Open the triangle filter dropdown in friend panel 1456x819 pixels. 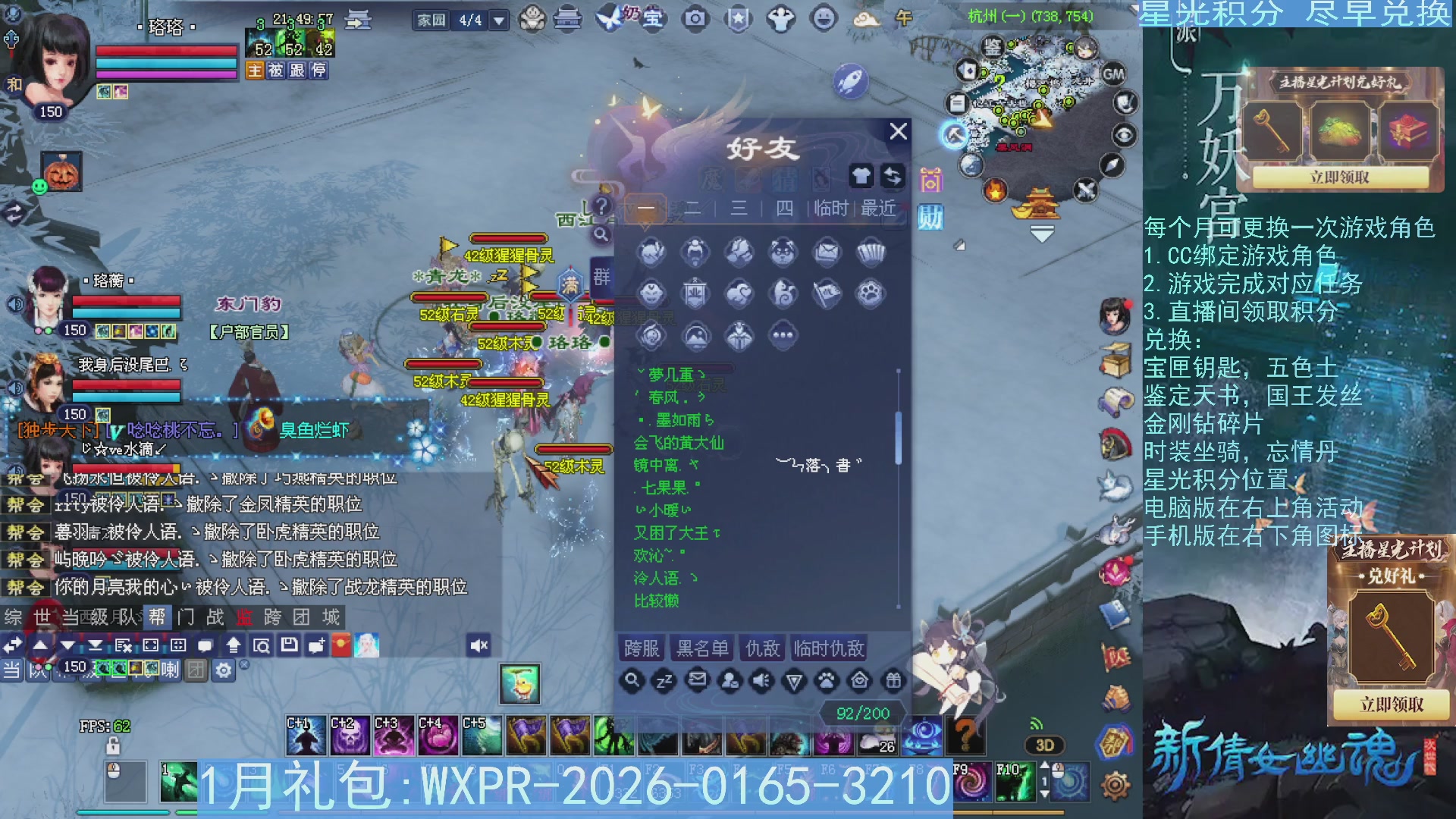point(793,681)
